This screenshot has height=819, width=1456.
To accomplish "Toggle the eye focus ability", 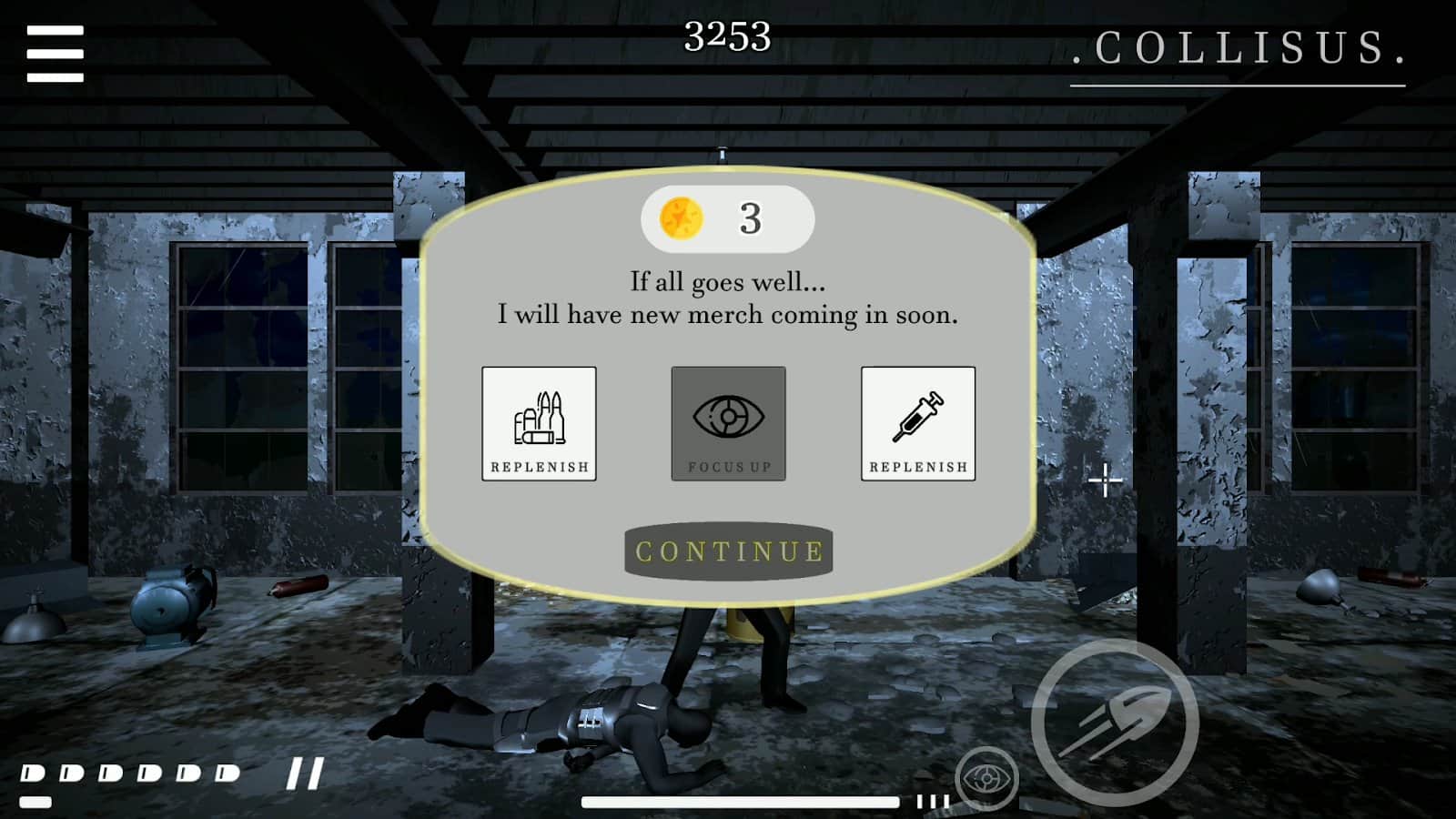I will coord(984,778).
